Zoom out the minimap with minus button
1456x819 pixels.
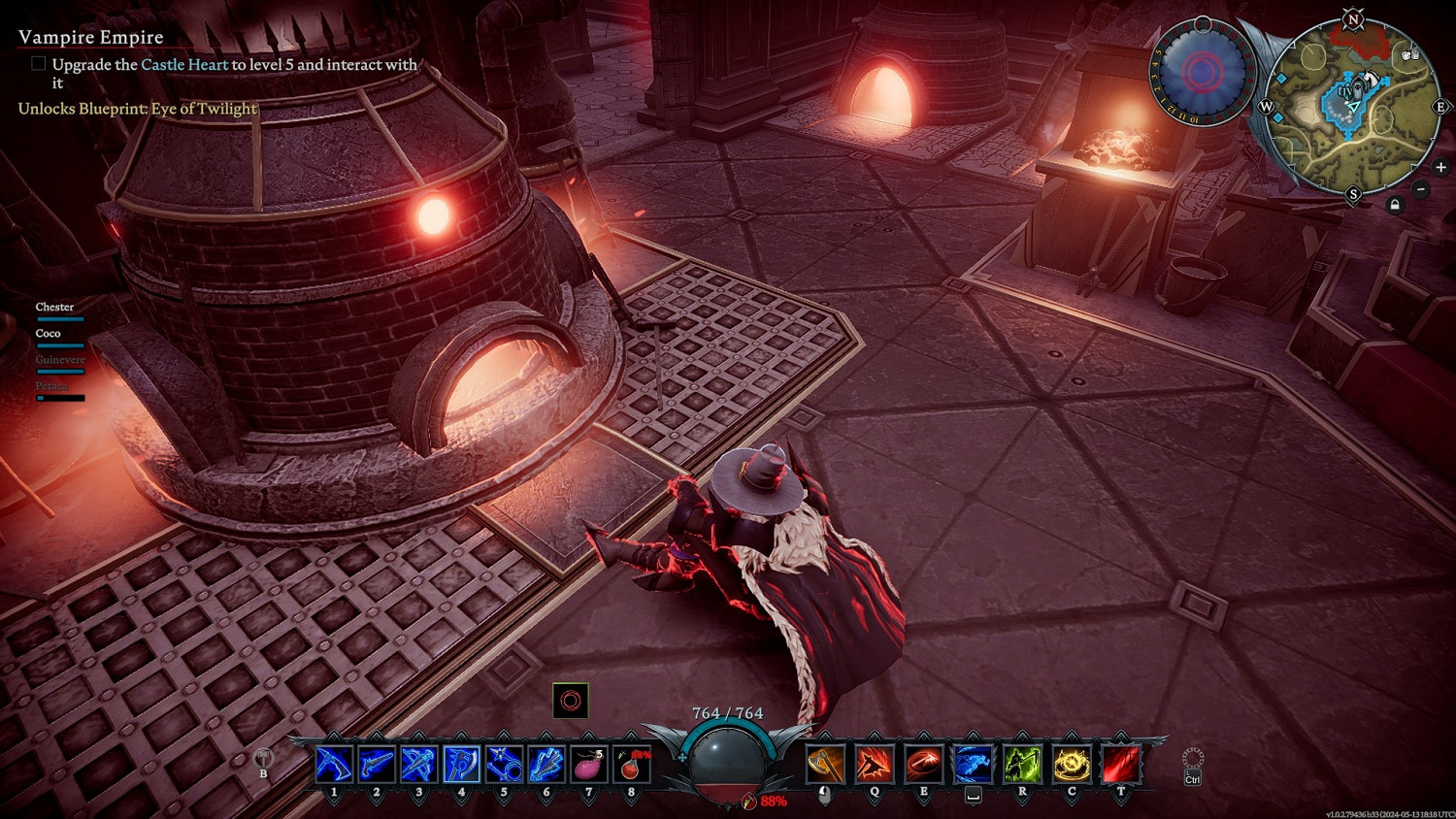[x=1420, y=188]
